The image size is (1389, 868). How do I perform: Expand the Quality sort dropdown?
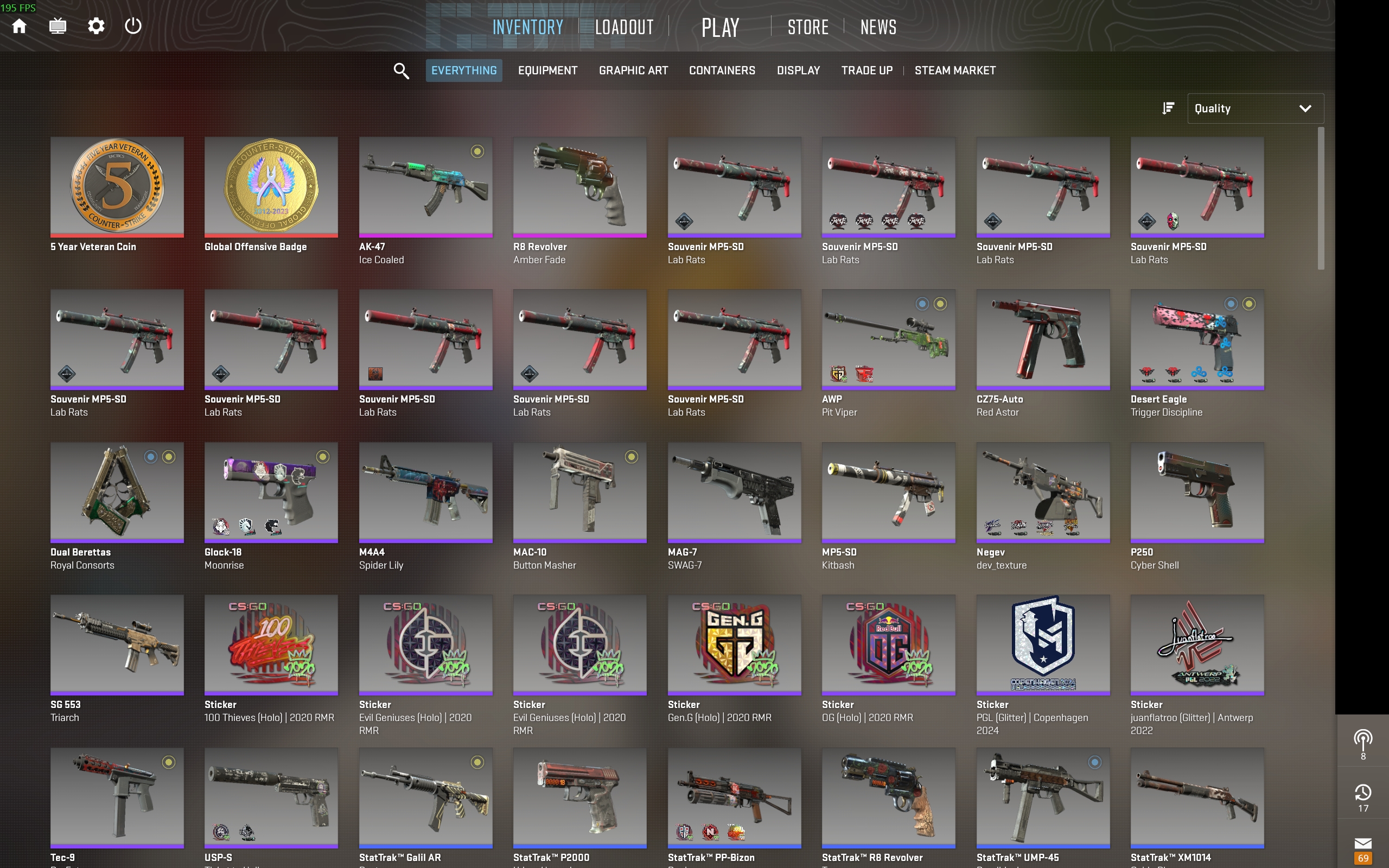click(1254, 108)
